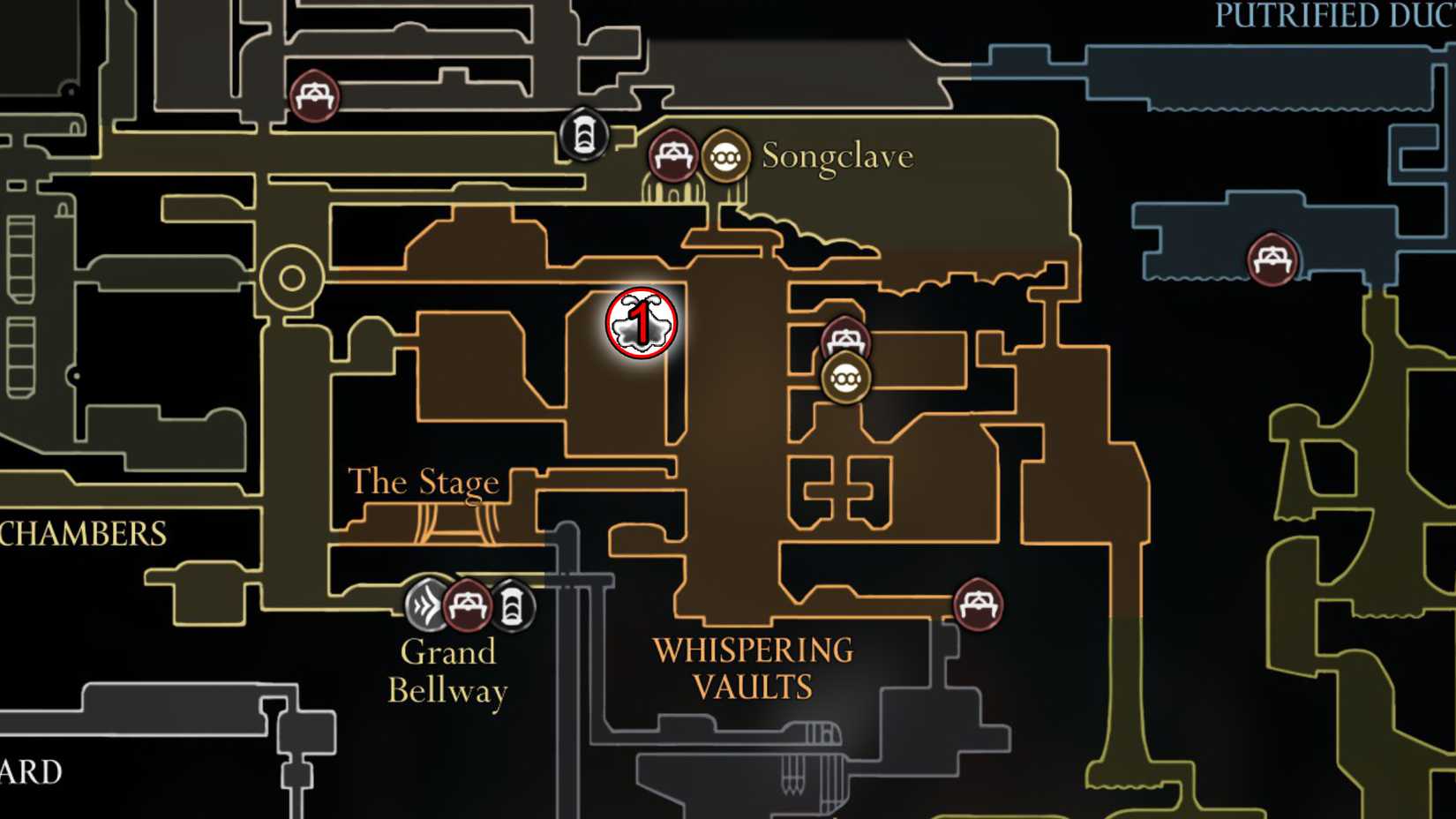This screenshot has width=1456, height=819.
Task: Click The Stage area label
Action: (x=424, y=482)
